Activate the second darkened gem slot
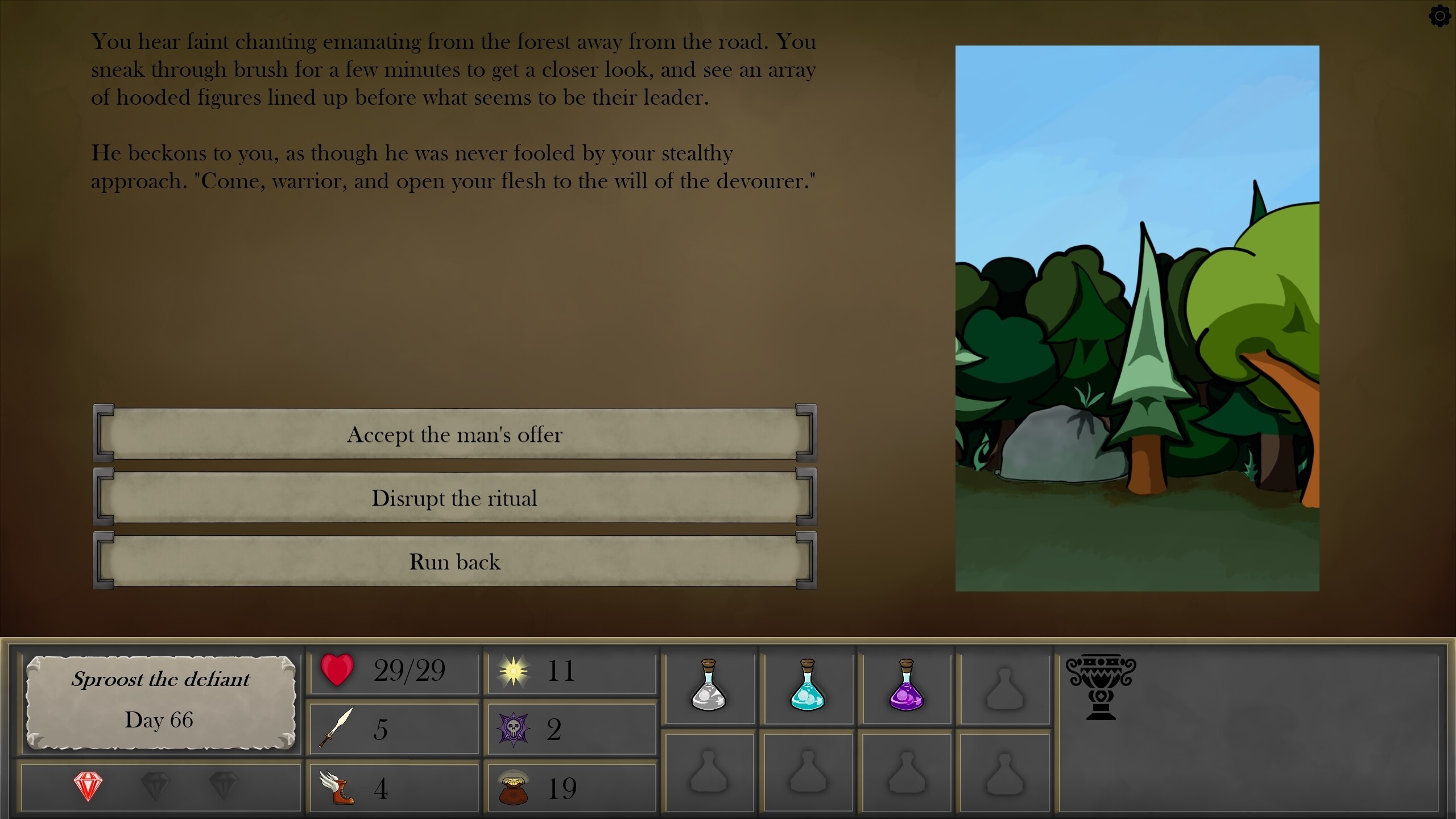Viewport: 1456px width, 819px height. pyautogui.click(x=155, y=788)
